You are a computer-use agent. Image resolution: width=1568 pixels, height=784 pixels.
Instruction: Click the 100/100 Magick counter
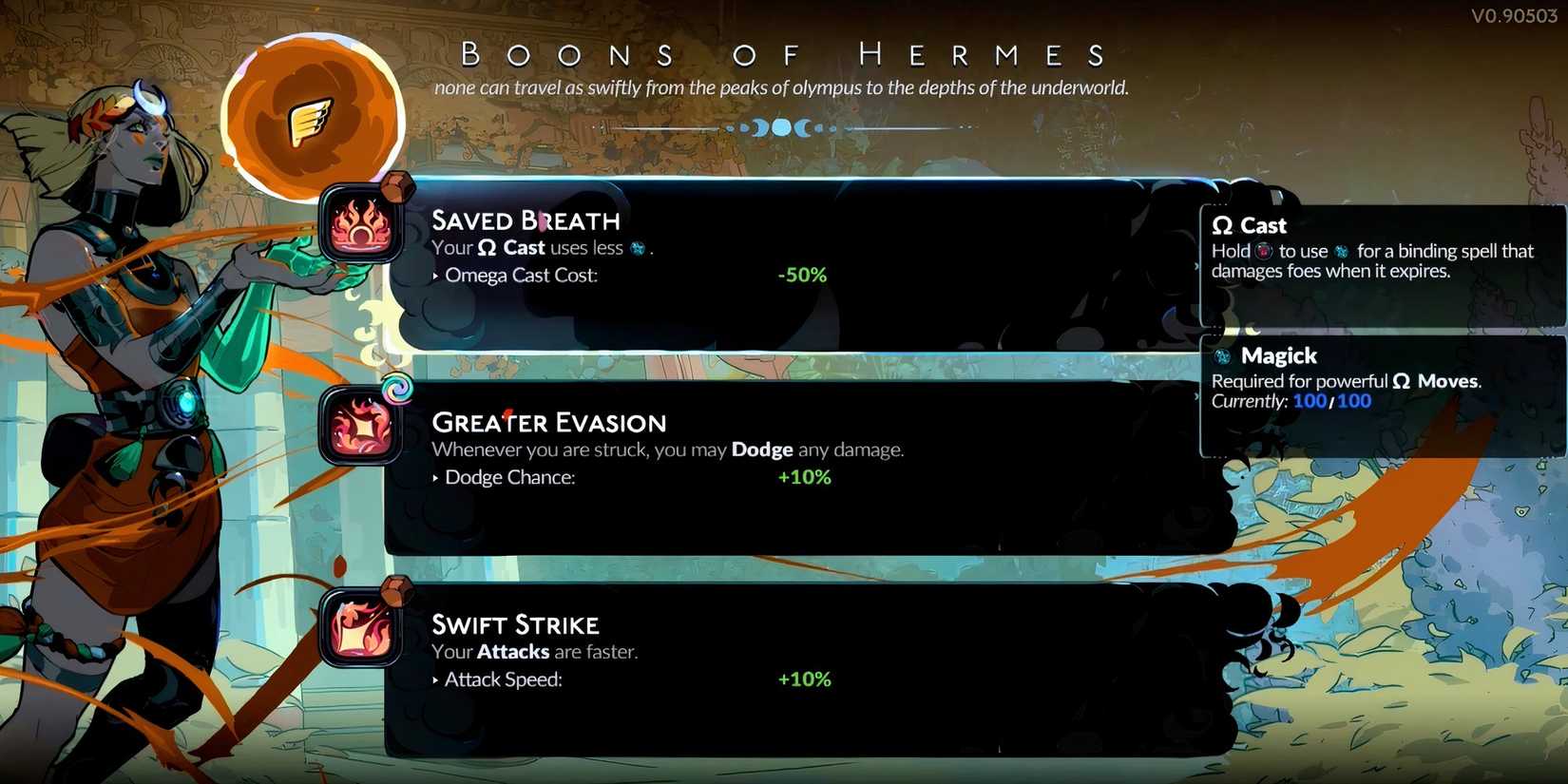click(x=1334, y=401)
